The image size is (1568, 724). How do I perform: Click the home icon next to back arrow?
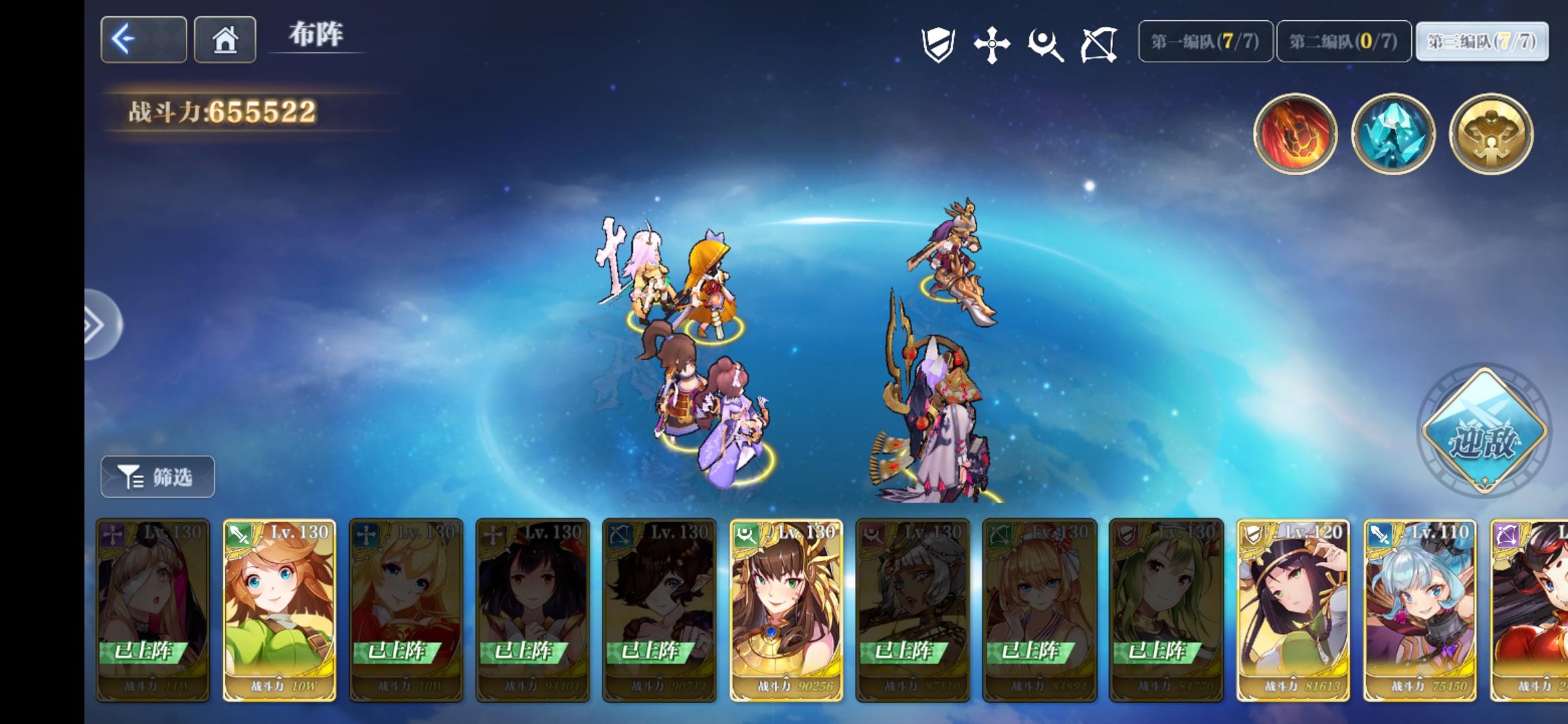click(225, 40)
